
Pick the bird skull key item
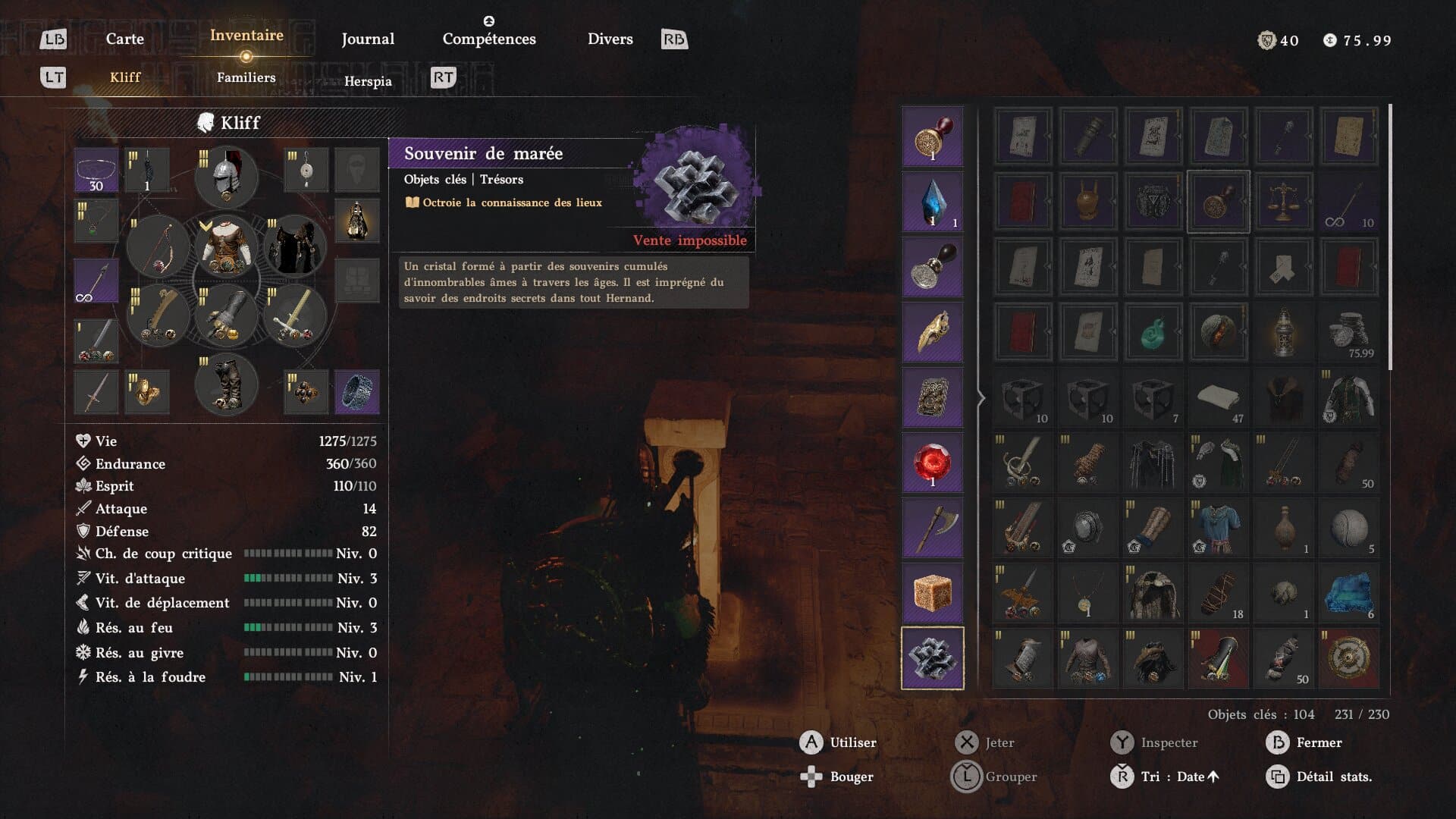(932, 332)
